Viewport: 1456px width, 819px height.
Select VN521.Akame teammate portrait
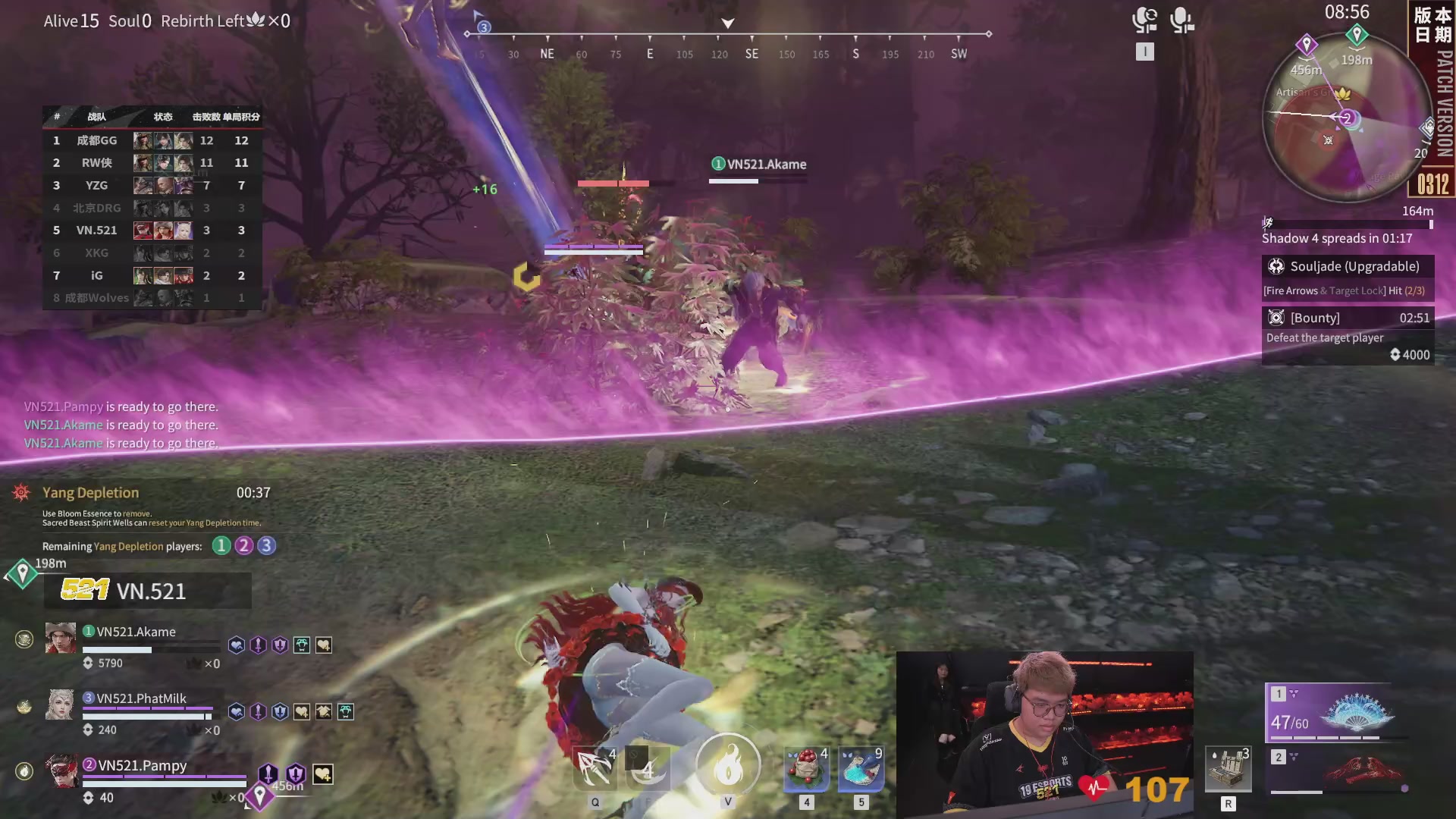61,639
